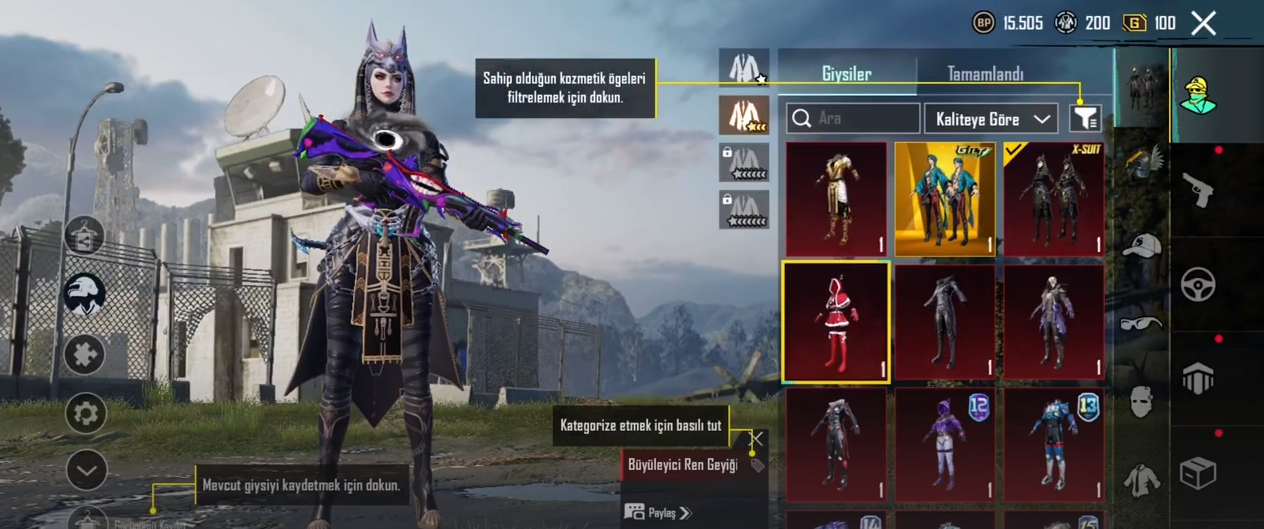The image size is (1264, 529).
Task: Share the outfit with Paylaş
Action: coord(659,513)
